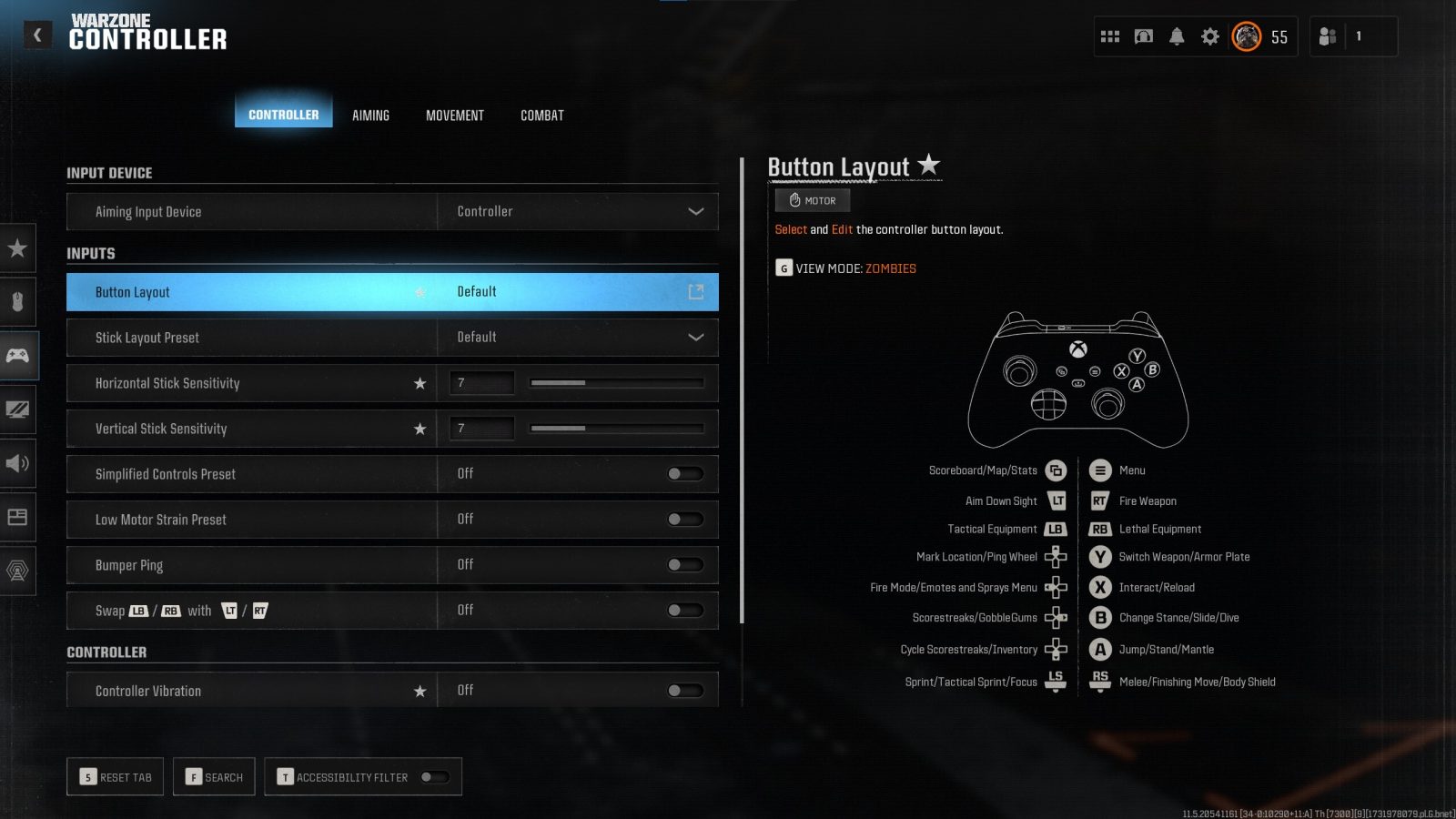Enable Controller Vibration toggle
The width and height of the screenshot is (1456, 819).
click(x=684, y=691)
